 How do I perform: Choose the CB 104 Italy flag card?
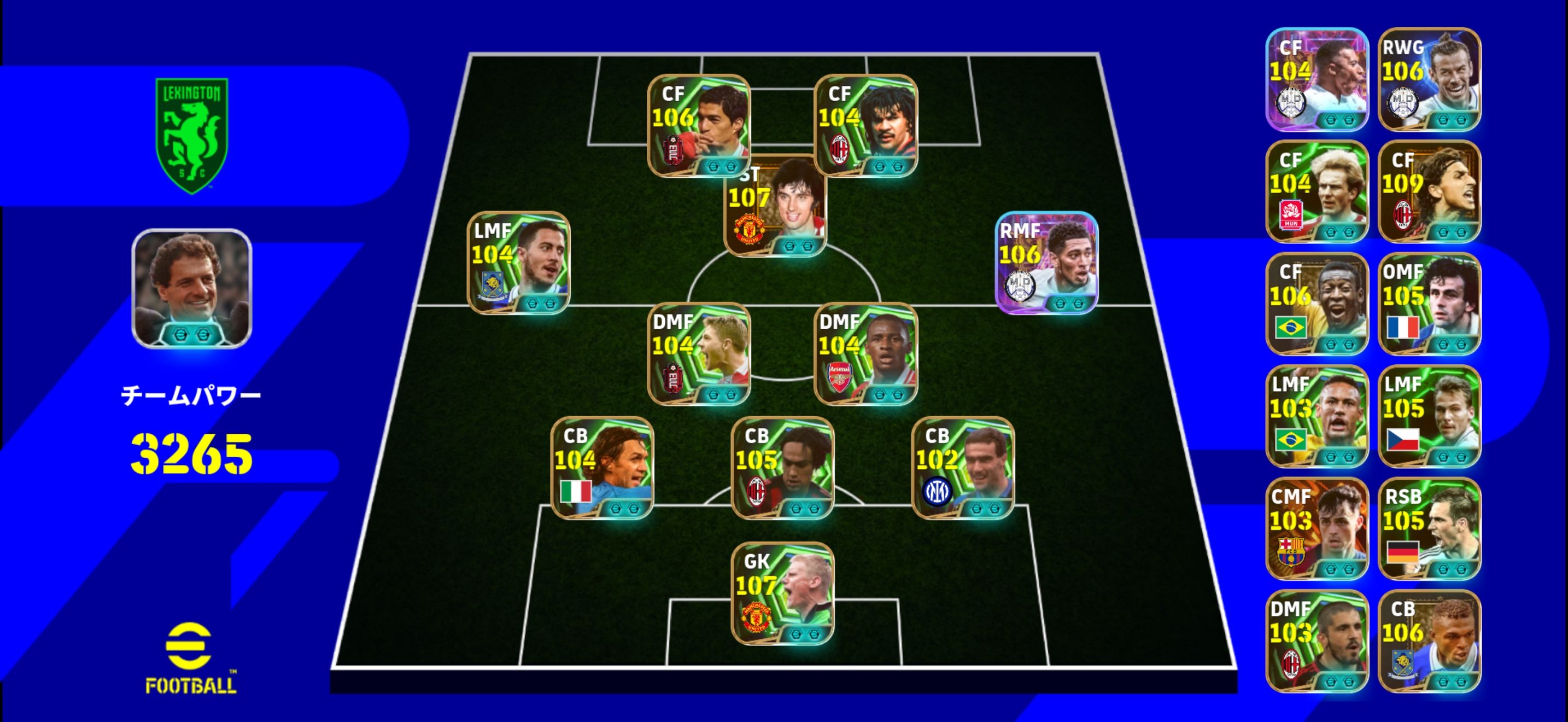point(602,468)
